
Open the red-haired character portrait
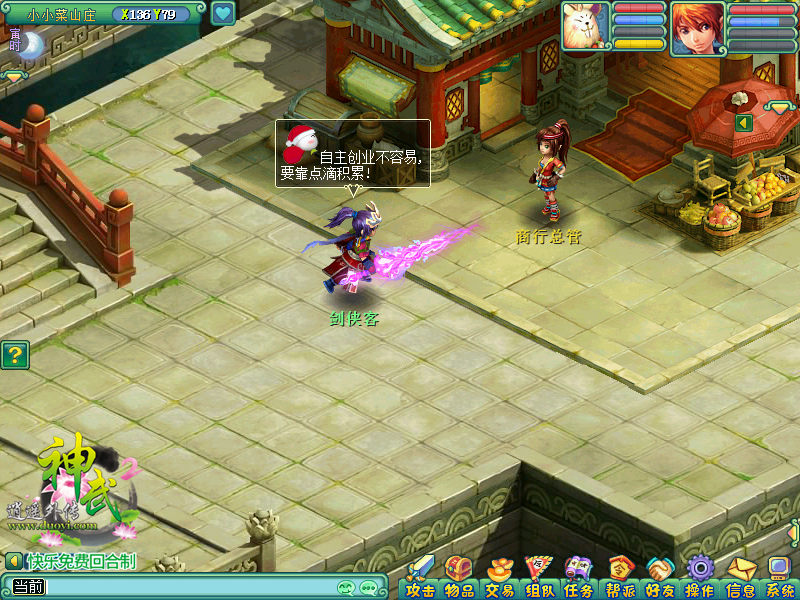pos(698,28)
